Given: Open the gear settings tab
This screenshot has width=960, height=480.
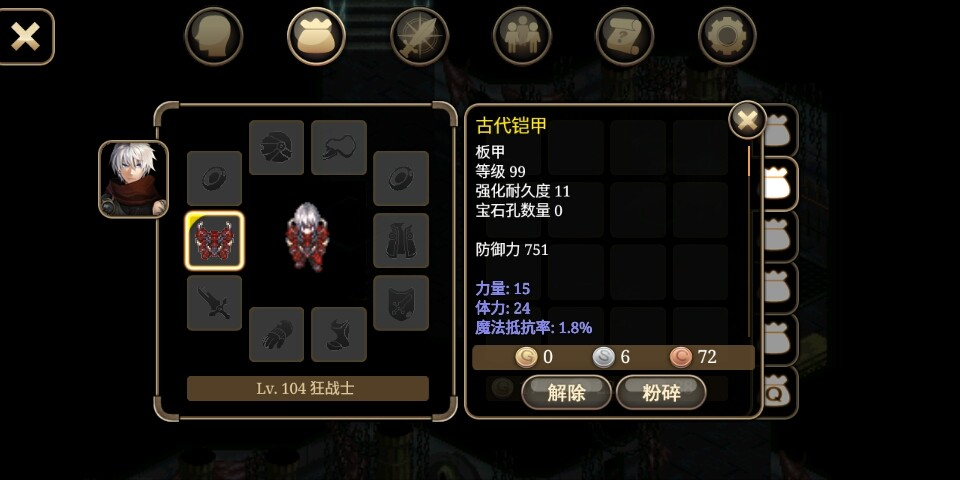Looking at the screenshot, I should [x=727, y=37].
